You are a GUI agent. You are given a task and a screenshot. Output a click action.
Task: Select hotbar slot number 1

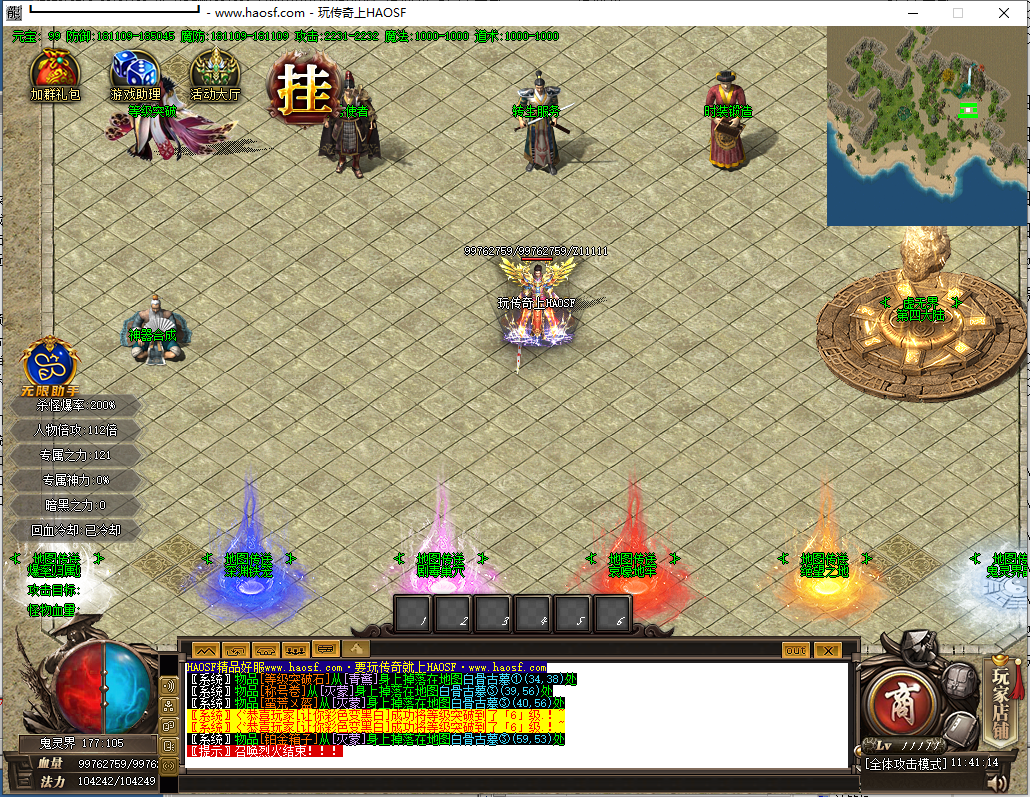click(413, 614)
